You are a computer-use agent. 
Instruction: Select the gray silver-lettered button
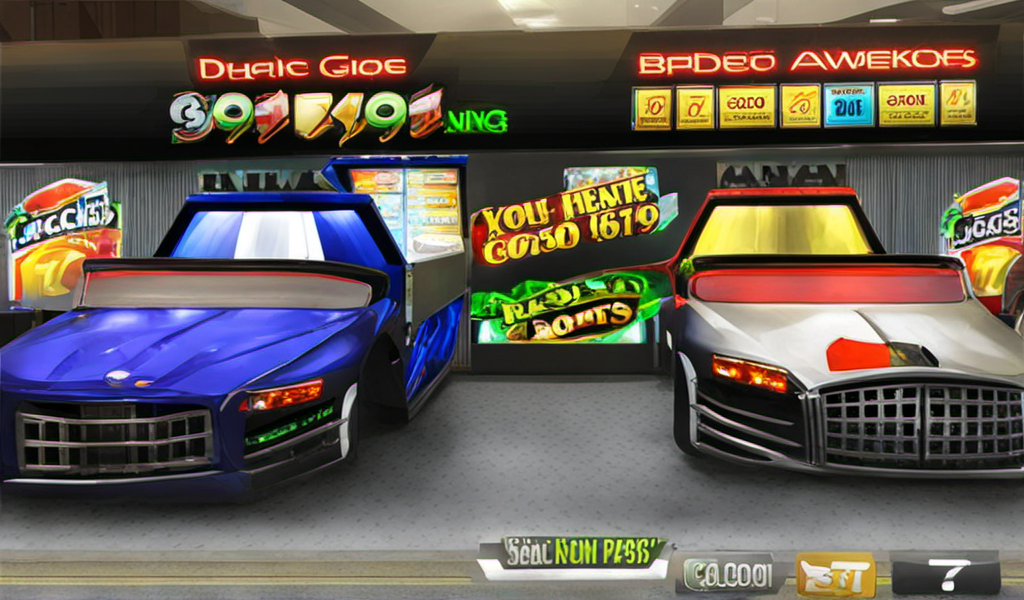pos(729,575)
